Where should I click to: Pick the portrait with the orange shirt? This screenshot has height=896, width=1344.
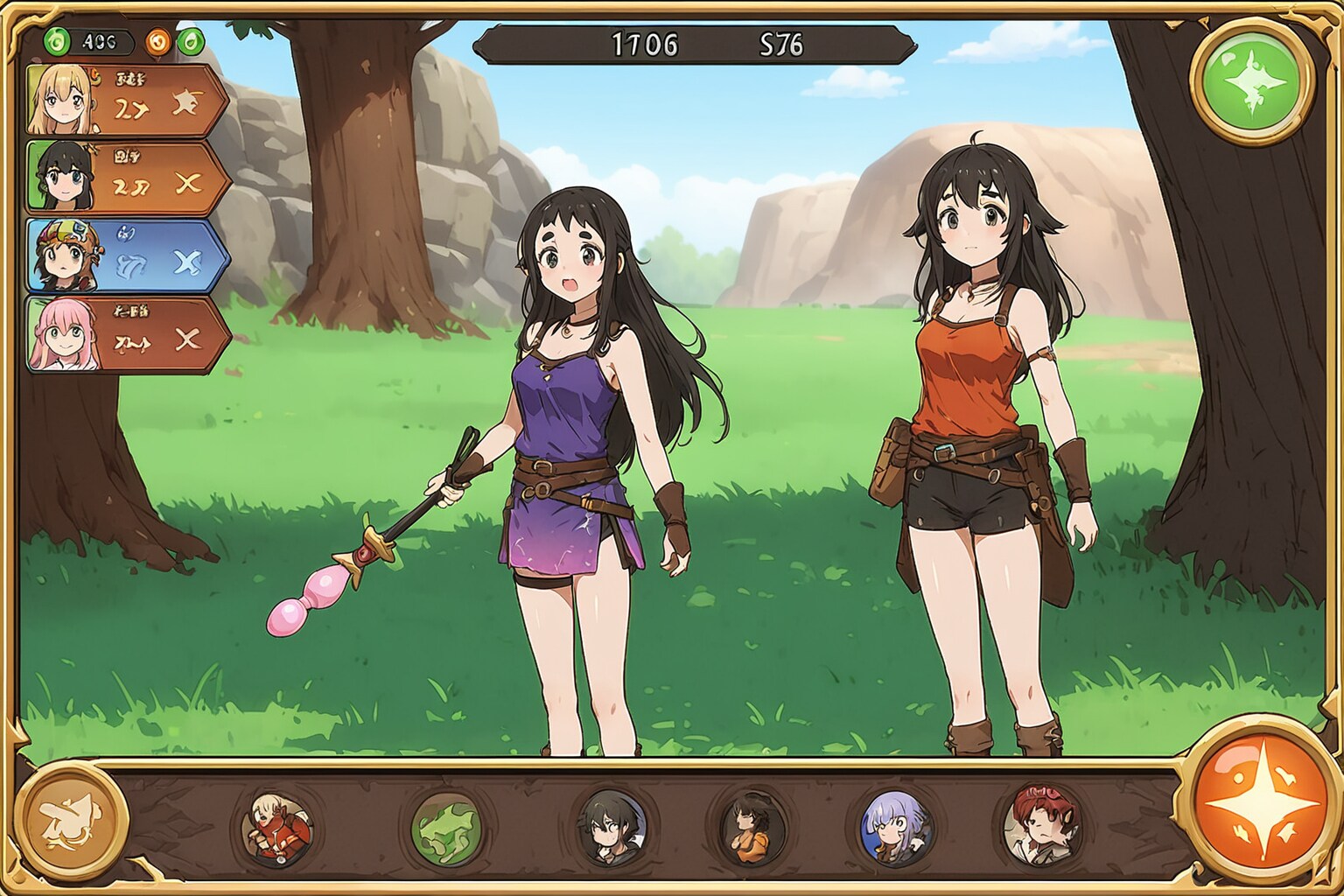753,827
